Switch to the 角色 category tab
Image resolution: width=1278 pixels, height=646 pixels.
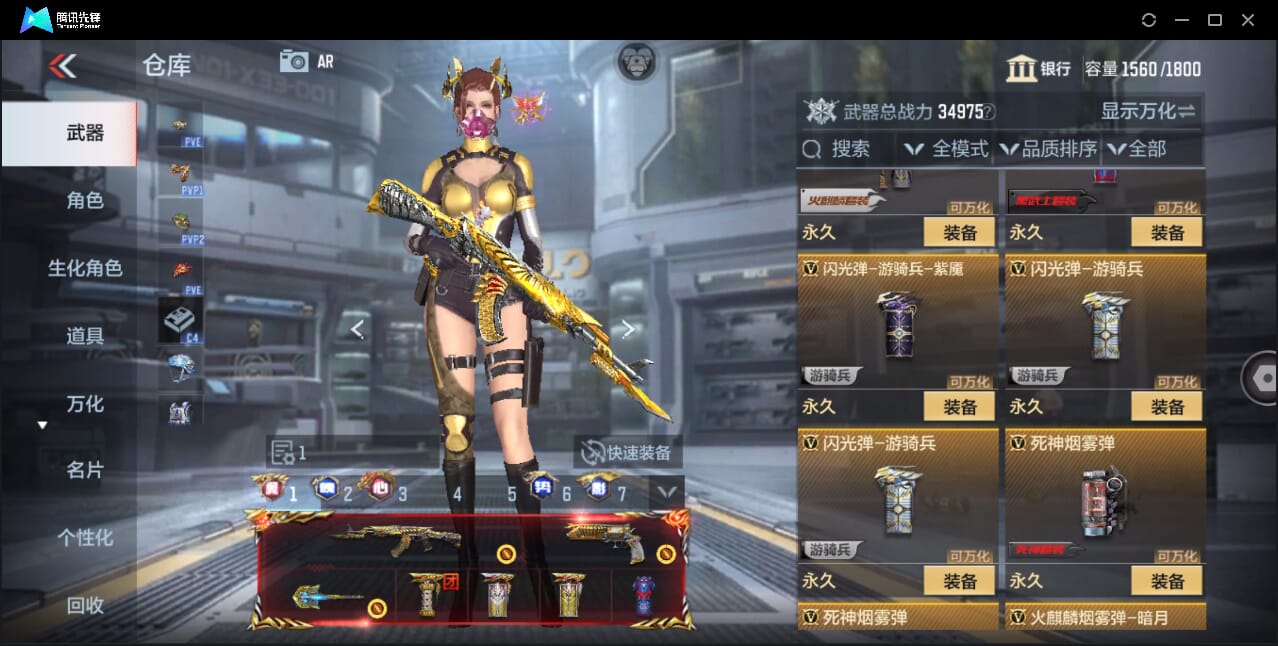click(85, 201)
